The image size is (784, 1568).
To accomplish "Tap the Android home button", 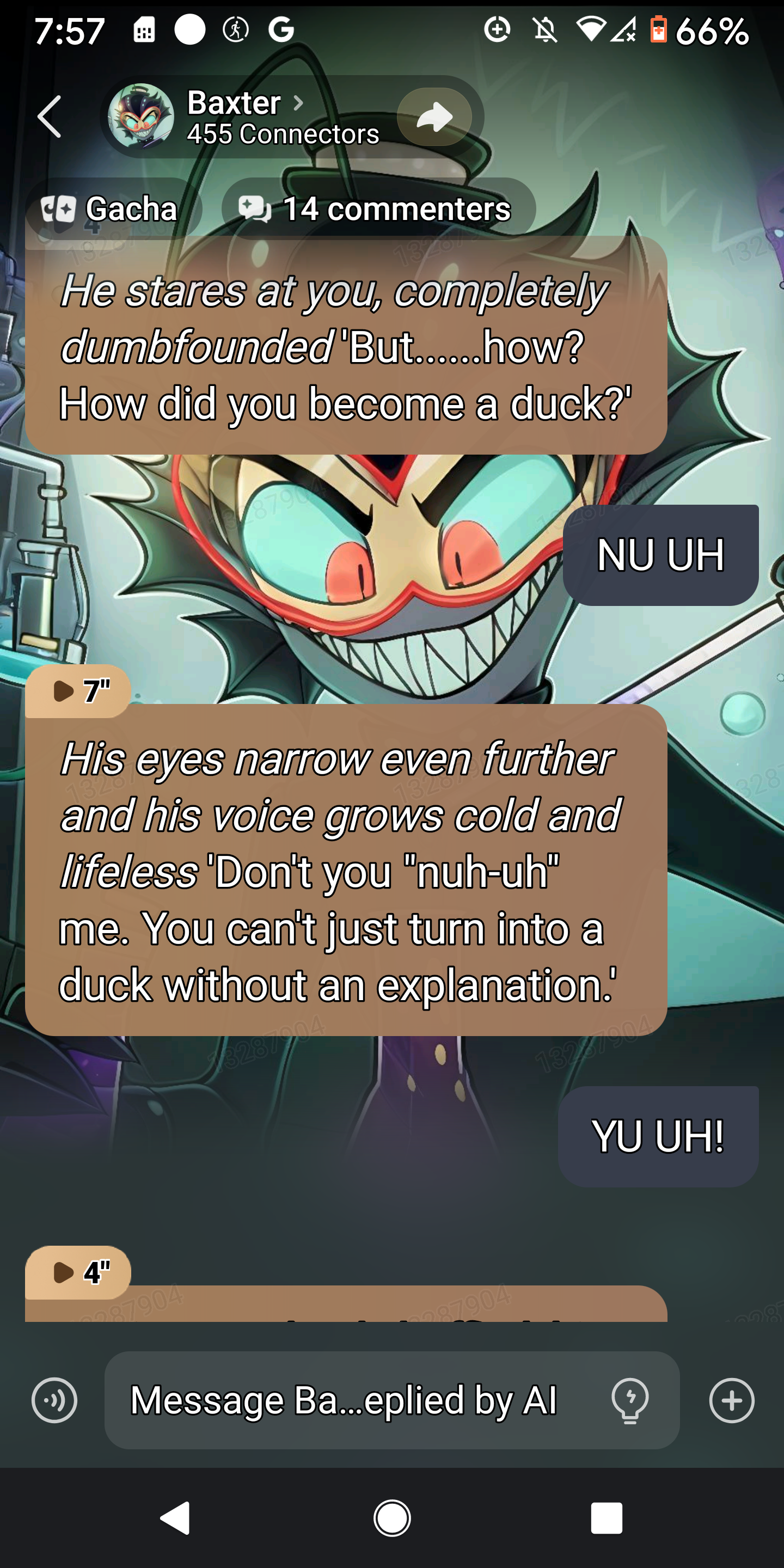I will (392, 1518).
